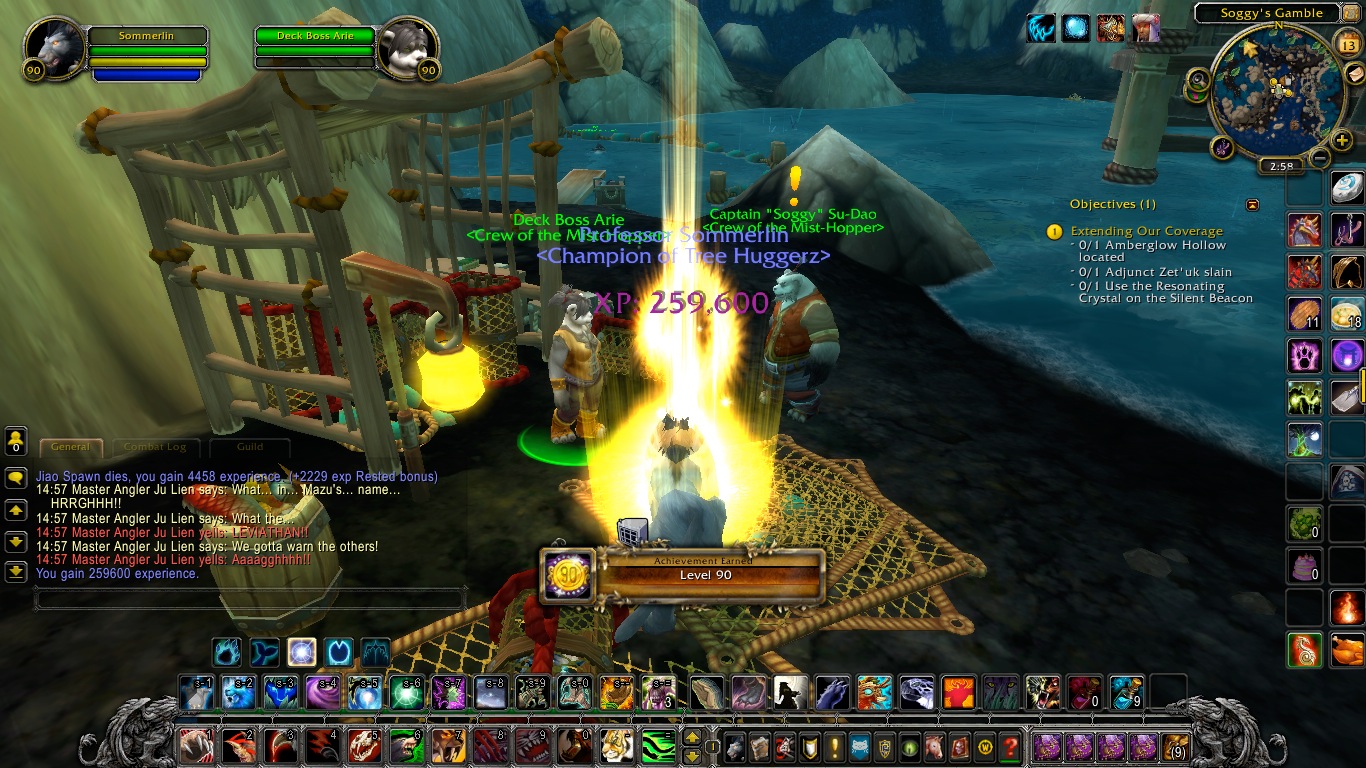Screen dimensions: 1366x768
Task: Jump chat to the newest message
Action: click(16, 571)
